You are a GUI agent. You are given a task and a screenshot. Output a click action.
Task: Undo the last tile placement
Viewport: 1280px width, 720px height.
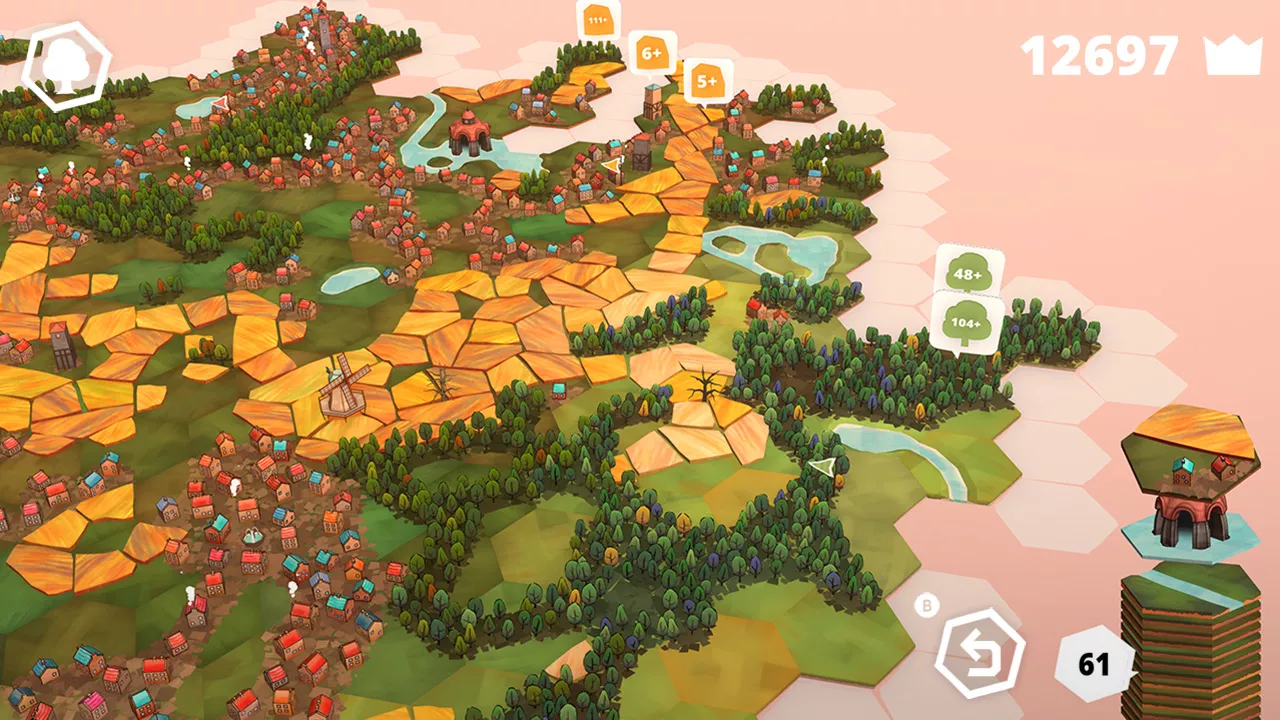[x=979, y=656]
